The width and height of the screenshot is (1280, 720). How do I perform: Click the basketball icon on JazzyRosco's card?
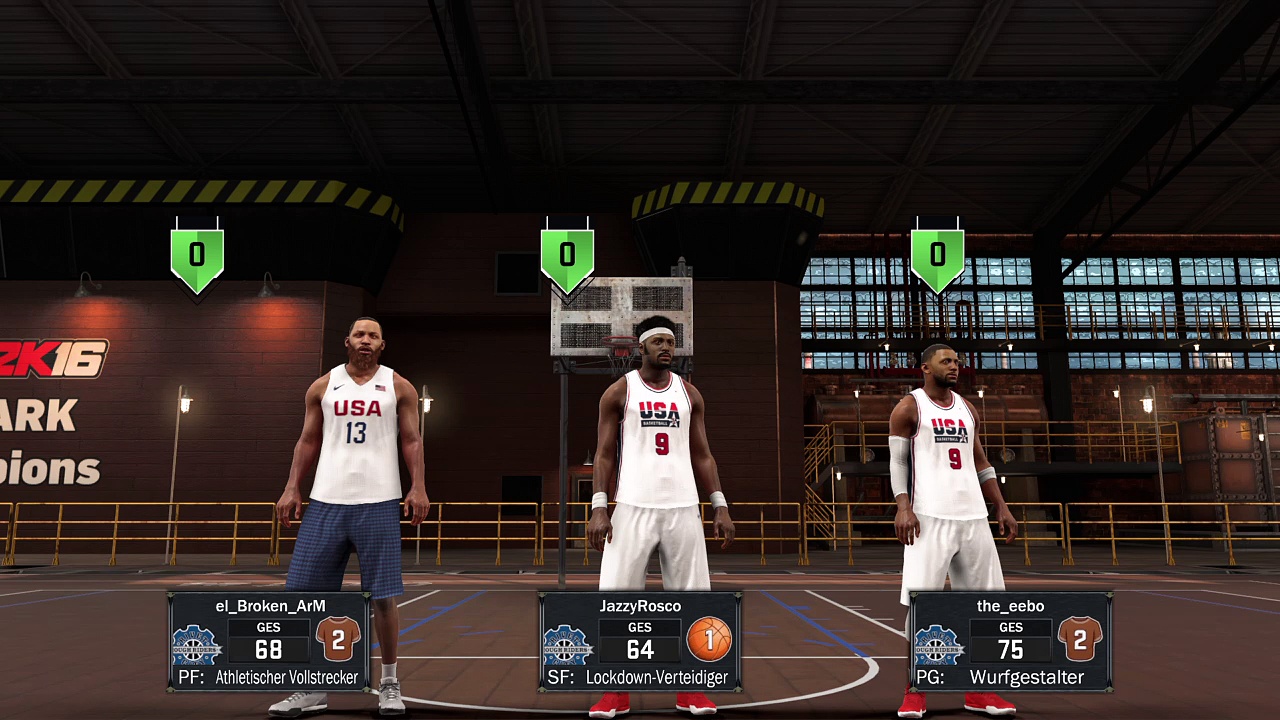[709, 639]
